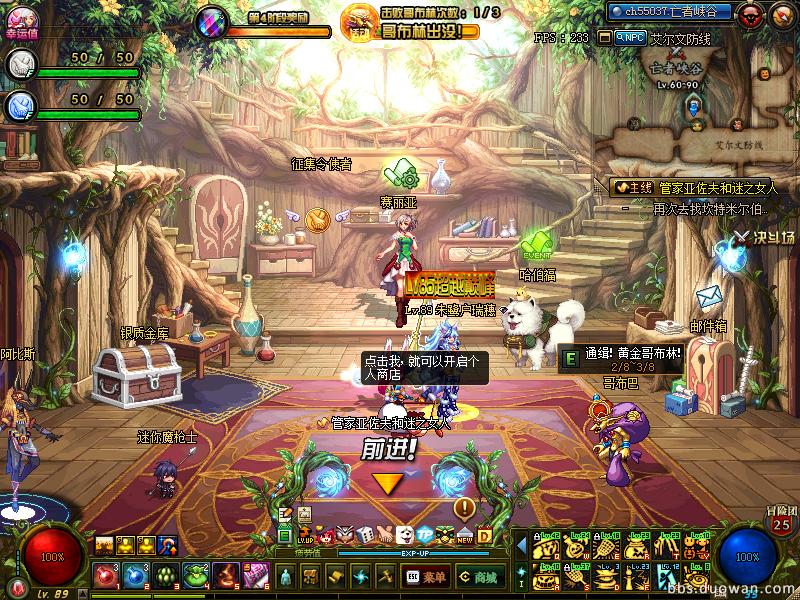Open the NEW icon in the menu row
This screenshot has width=800, height=600.
pyautogui.click(x=464, y=536)
